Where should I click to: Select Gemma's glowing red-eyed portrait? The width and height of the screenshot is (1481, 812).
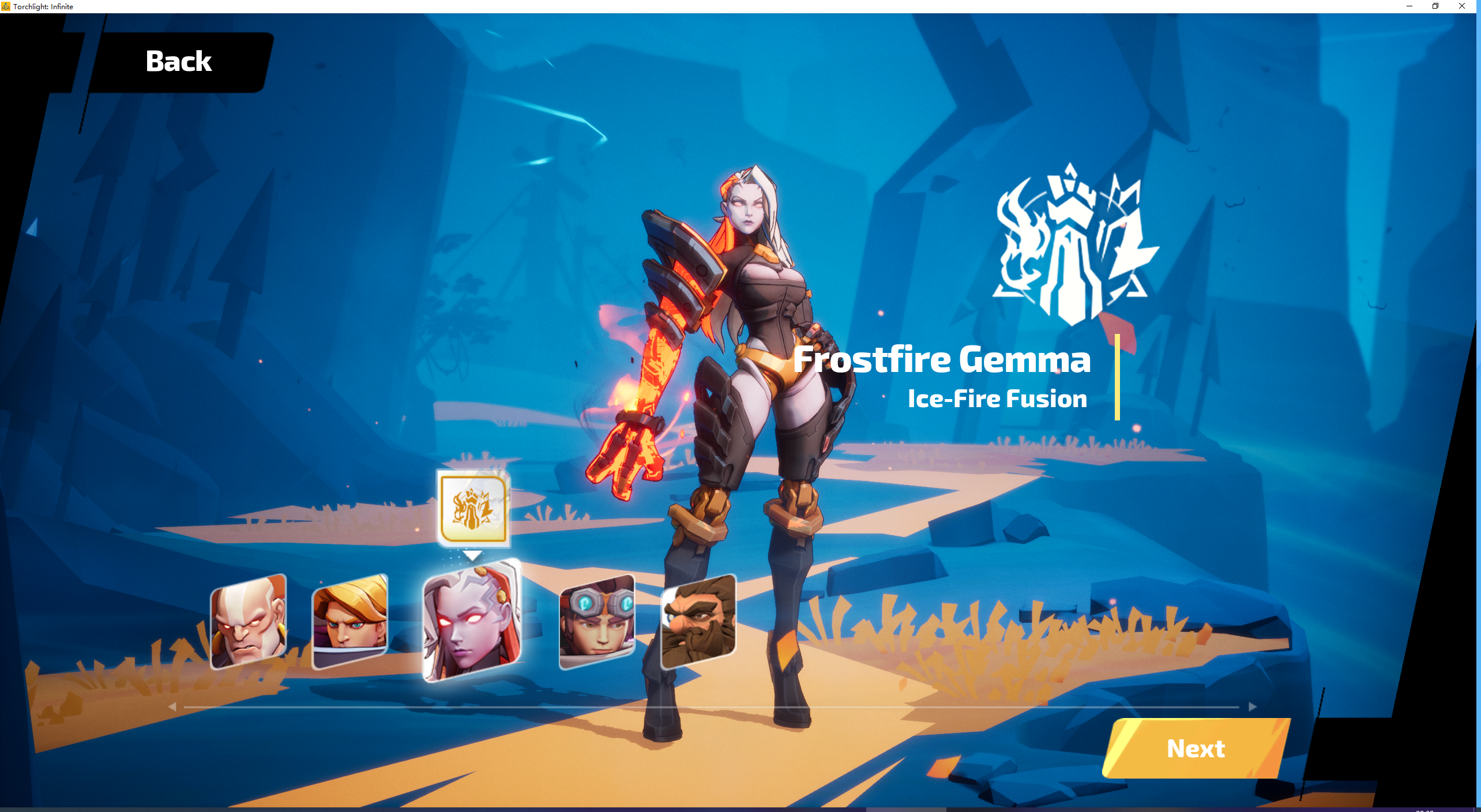click(472, 625)
